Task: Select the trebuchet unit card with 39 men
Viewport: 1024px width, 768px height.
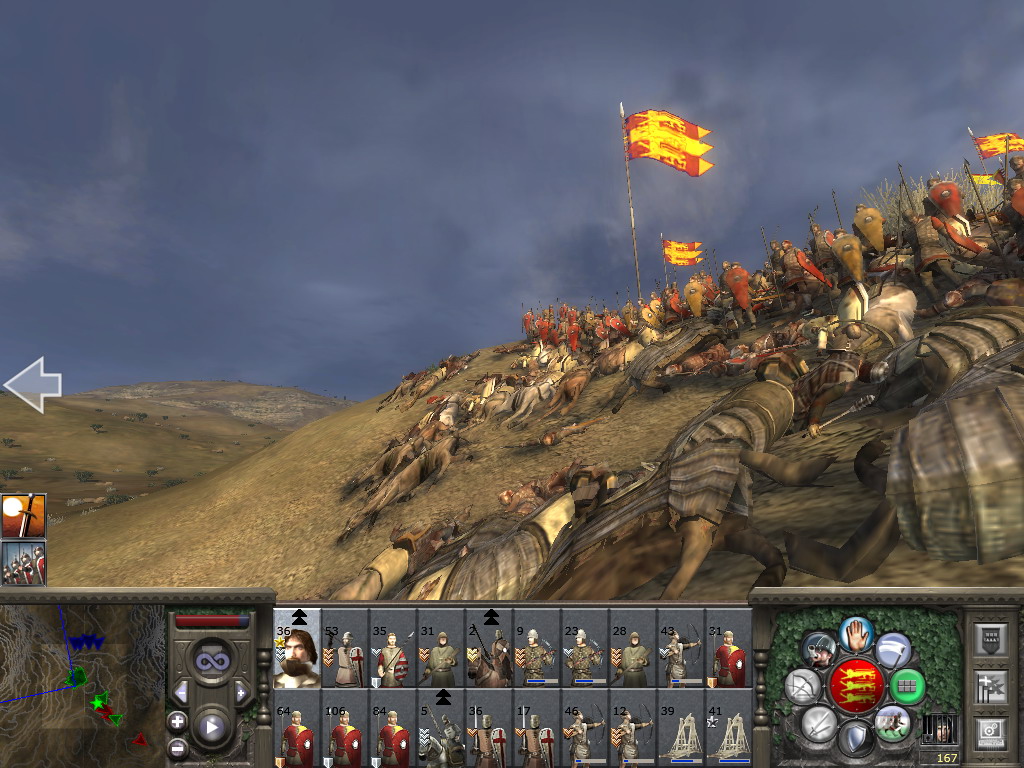Action: (681, 735)
